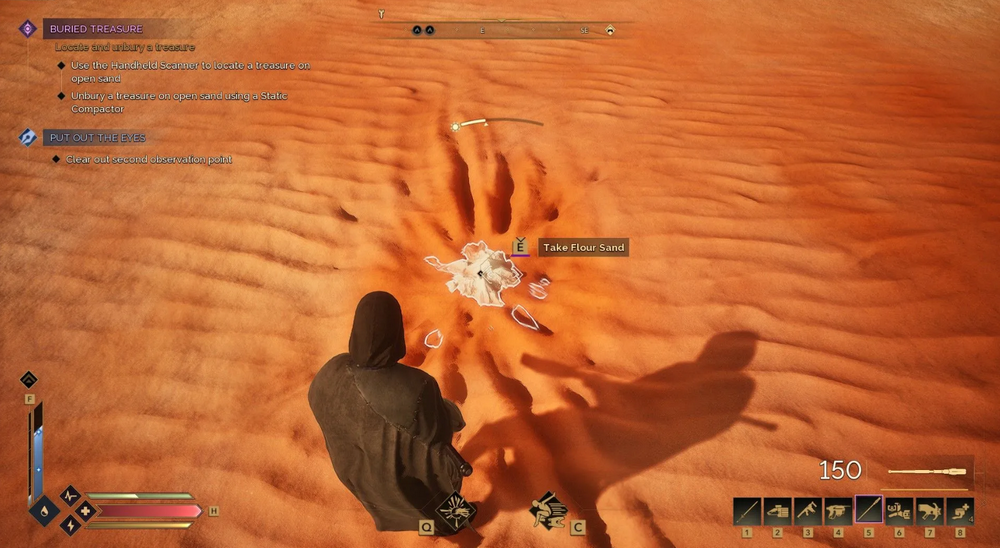Image resolution: width=1000 pixels, height=548 pixels.
Task: Click the white marker on the compass
Action: pyautogui.click(x=610, y=30)
